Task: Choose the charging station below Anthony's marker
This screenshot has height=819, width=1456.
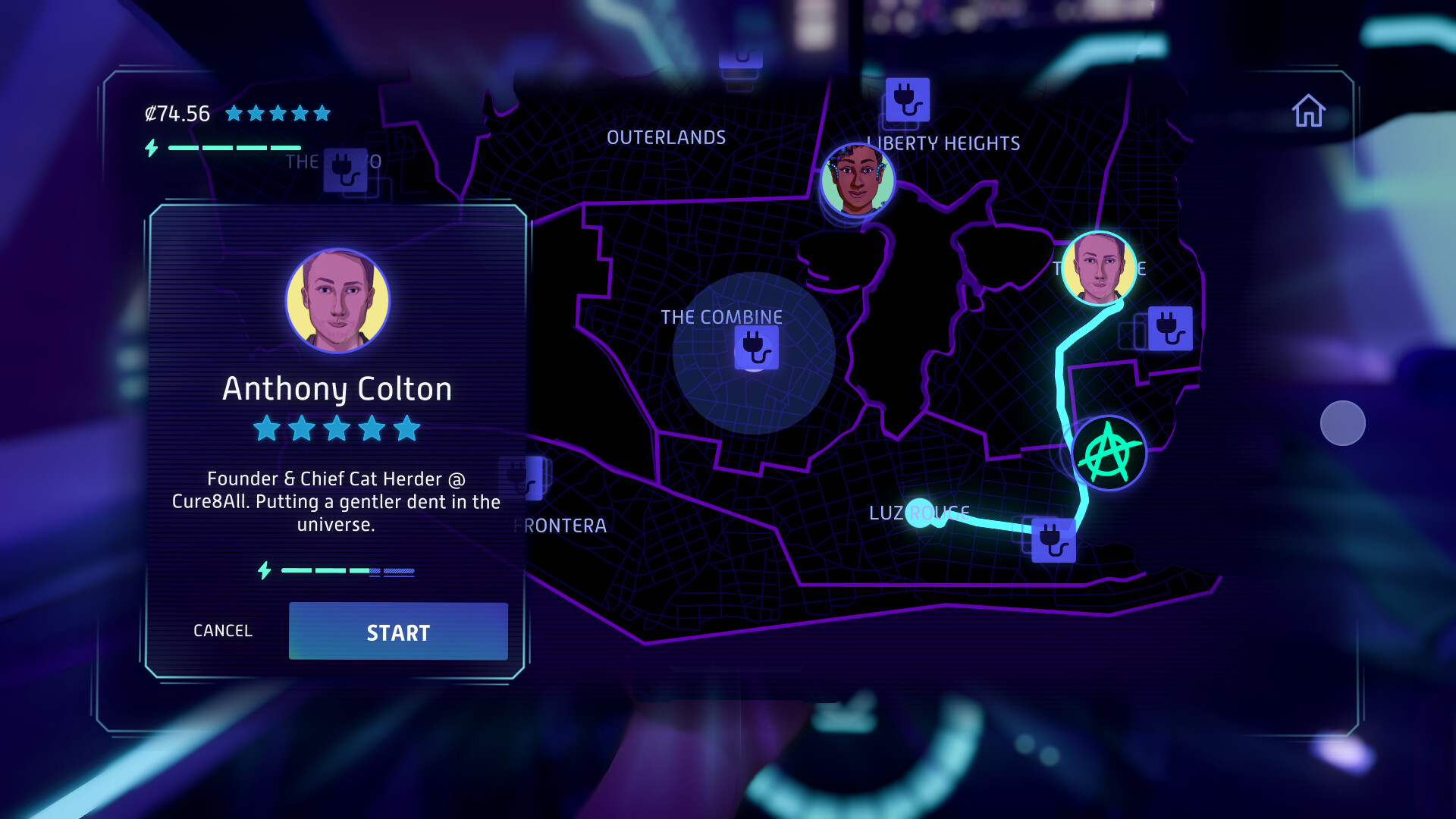Action: (x=1169, y=328)
